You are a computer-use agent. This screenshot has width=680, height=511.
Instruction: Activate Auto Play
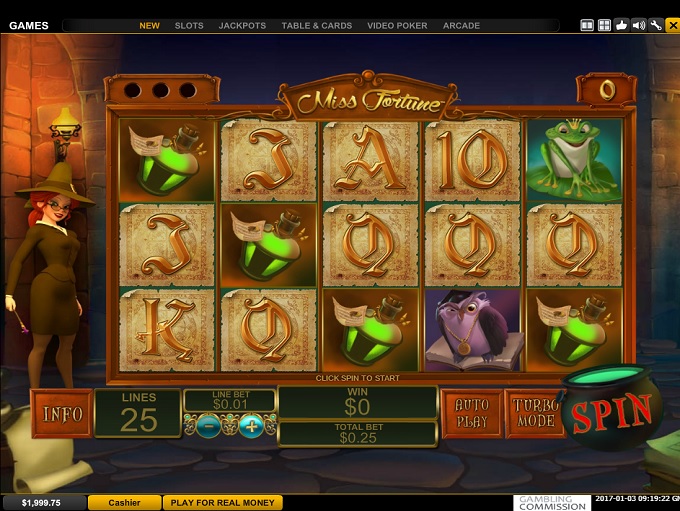tap(471, 413)
